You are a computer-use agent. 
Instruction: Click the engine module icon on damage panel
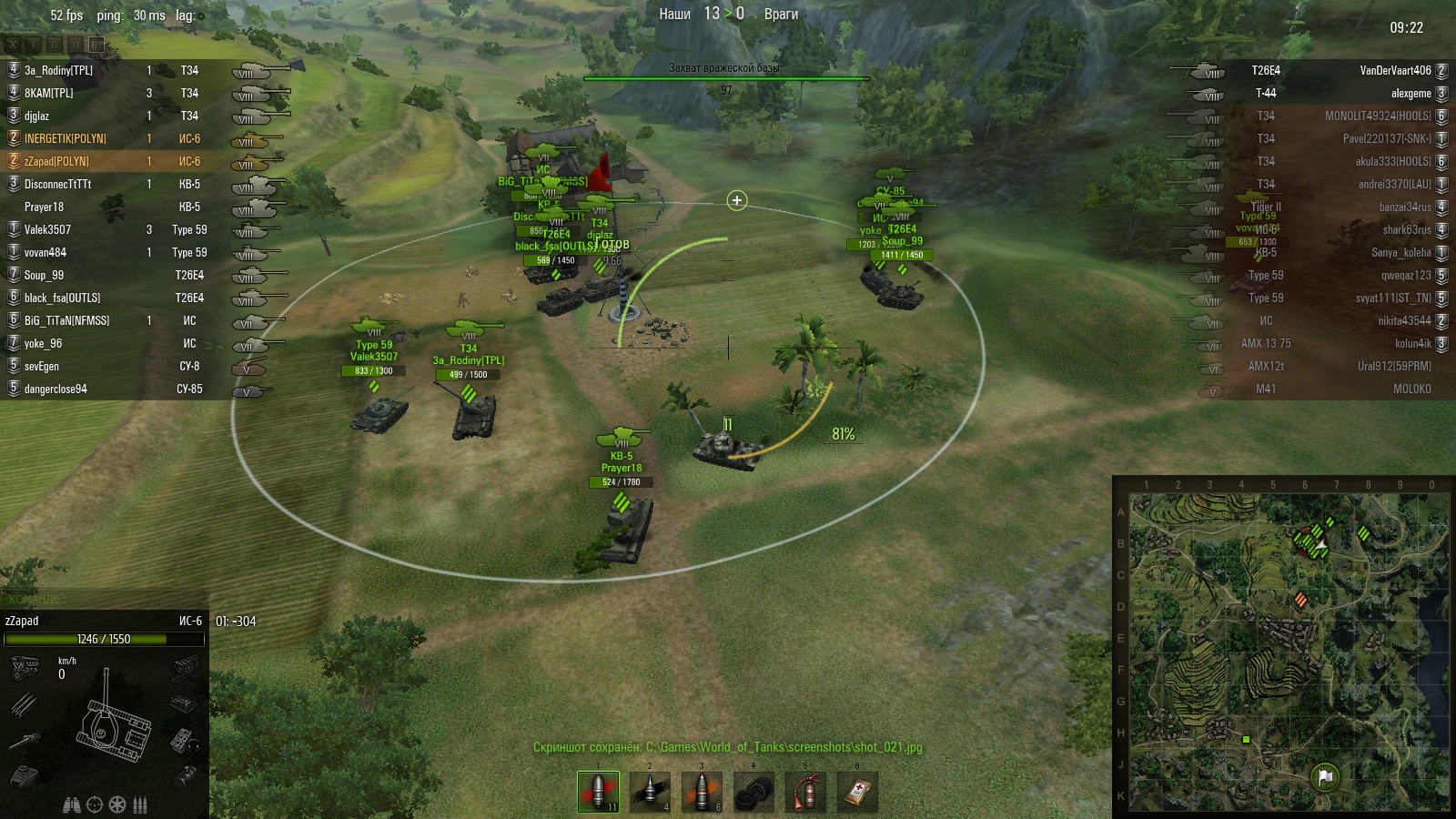click(25, 669)
